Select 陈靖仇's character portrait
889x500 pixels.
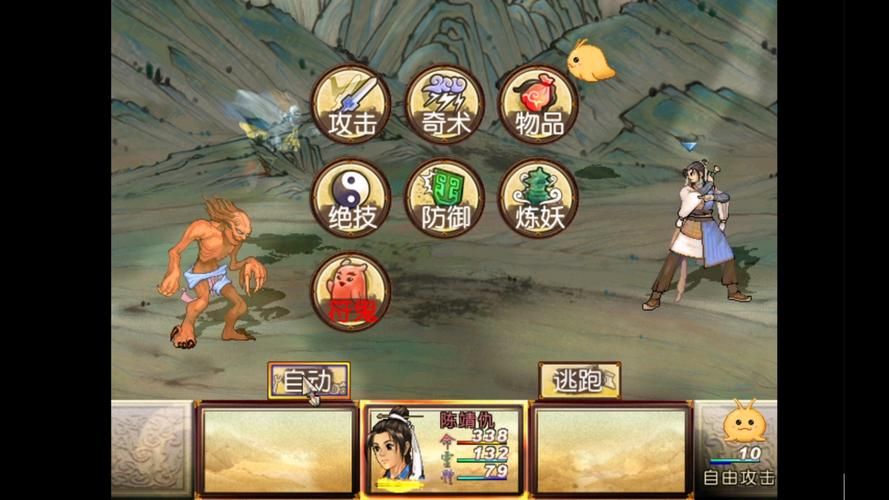coord(402,448)
